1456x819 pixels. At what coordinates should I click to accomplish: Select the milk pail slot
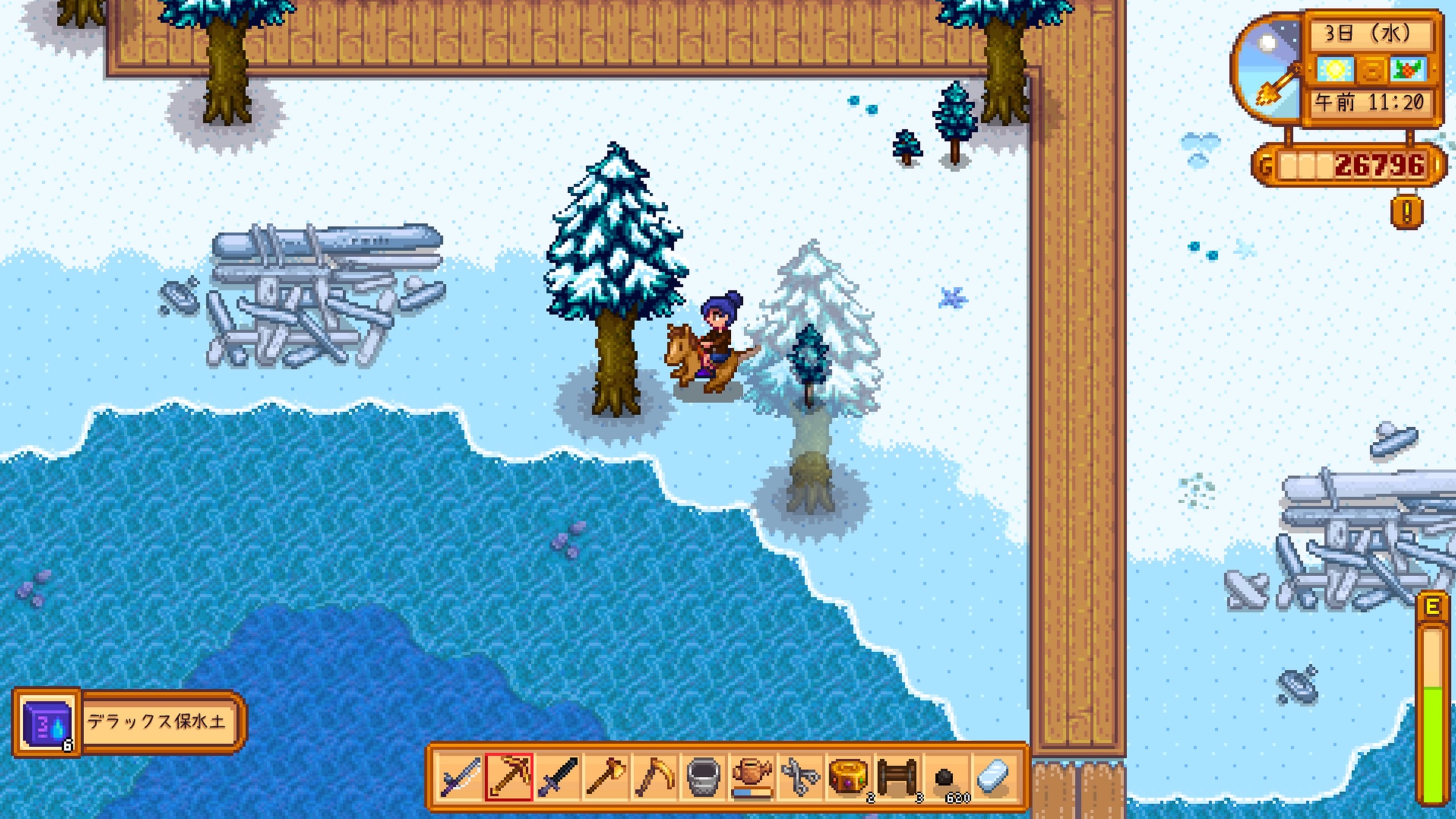pyautogui.click(x=704, y=777)
